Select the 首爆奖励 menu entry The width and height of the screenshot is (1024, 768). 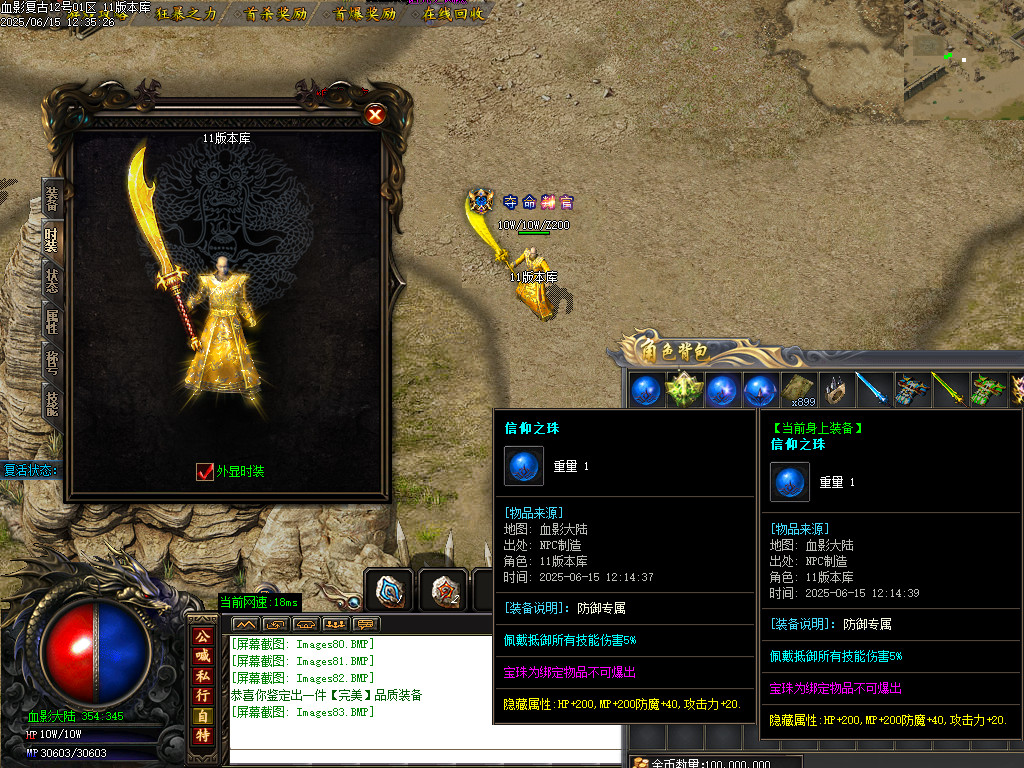tap(364, 14)
